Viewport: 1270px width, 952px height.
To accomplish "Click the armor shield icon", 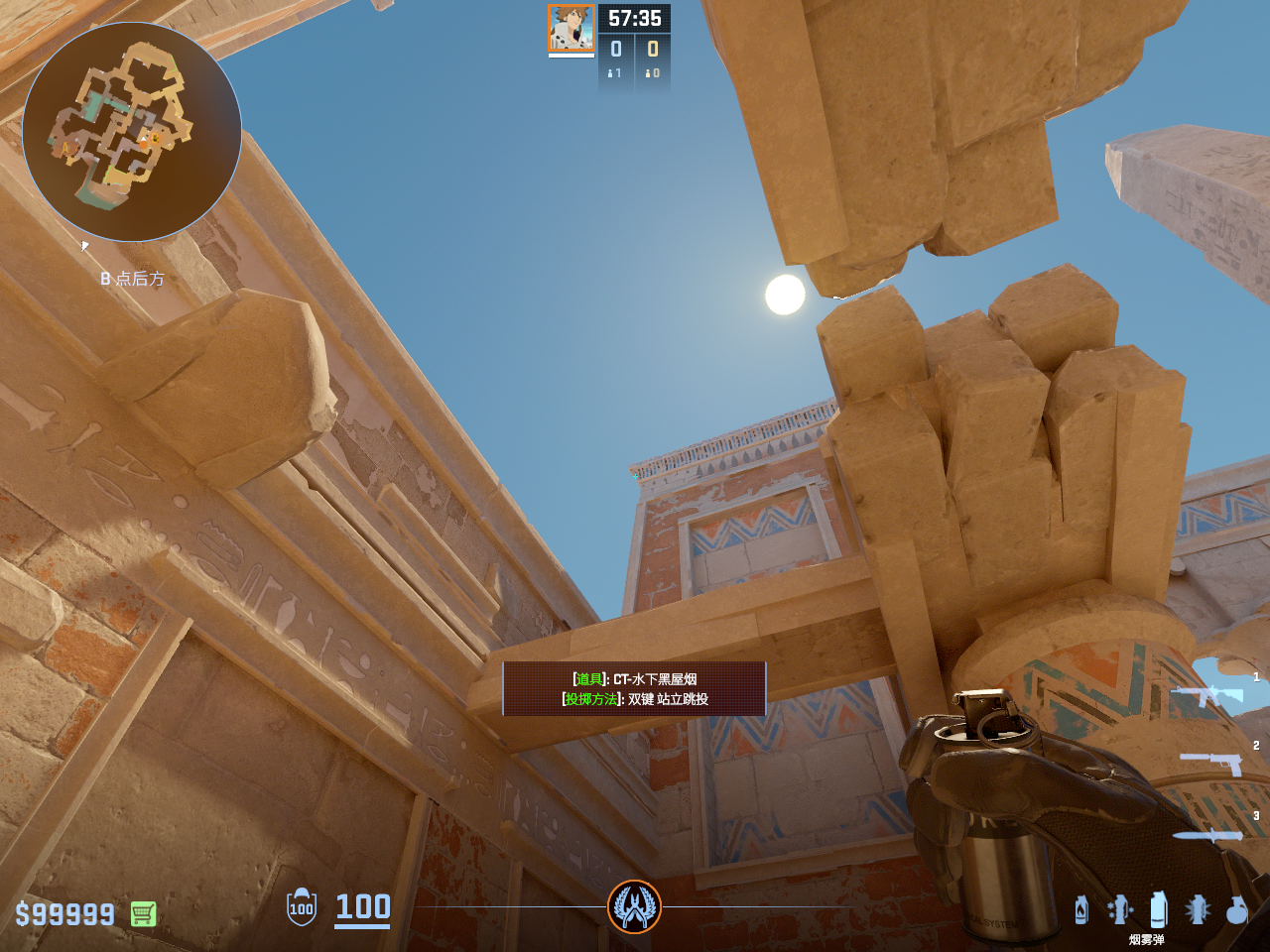I will [302, 907].
